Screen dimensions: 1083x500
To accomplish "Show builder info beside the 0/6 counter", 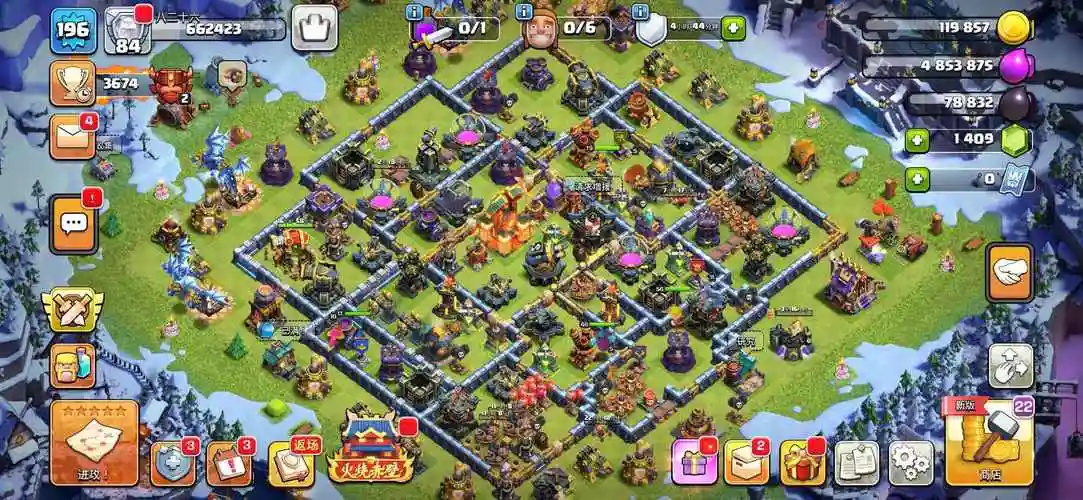I will [x=524, y=12].
